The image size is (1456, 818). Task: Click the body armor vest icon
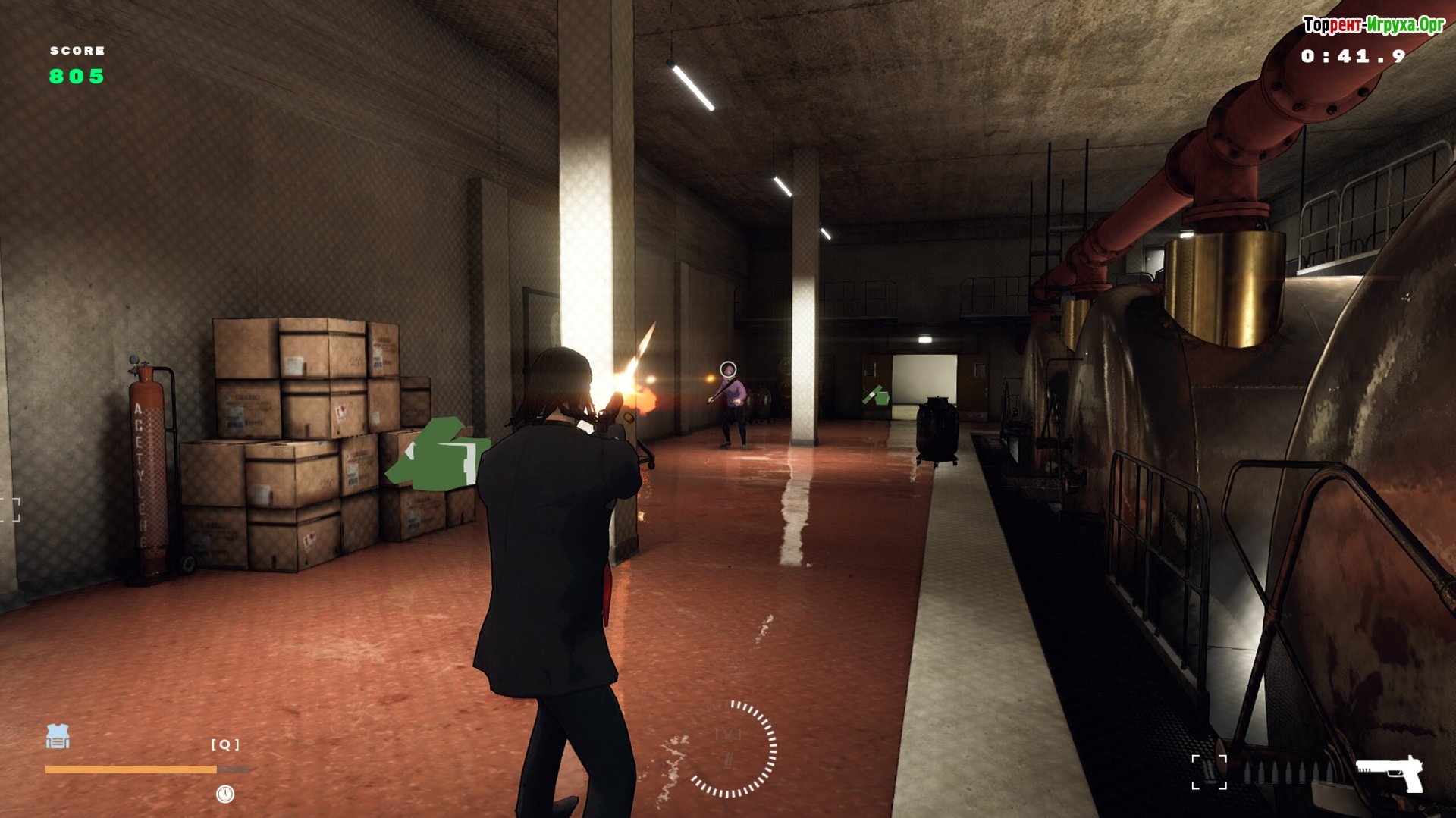point(58,736)
